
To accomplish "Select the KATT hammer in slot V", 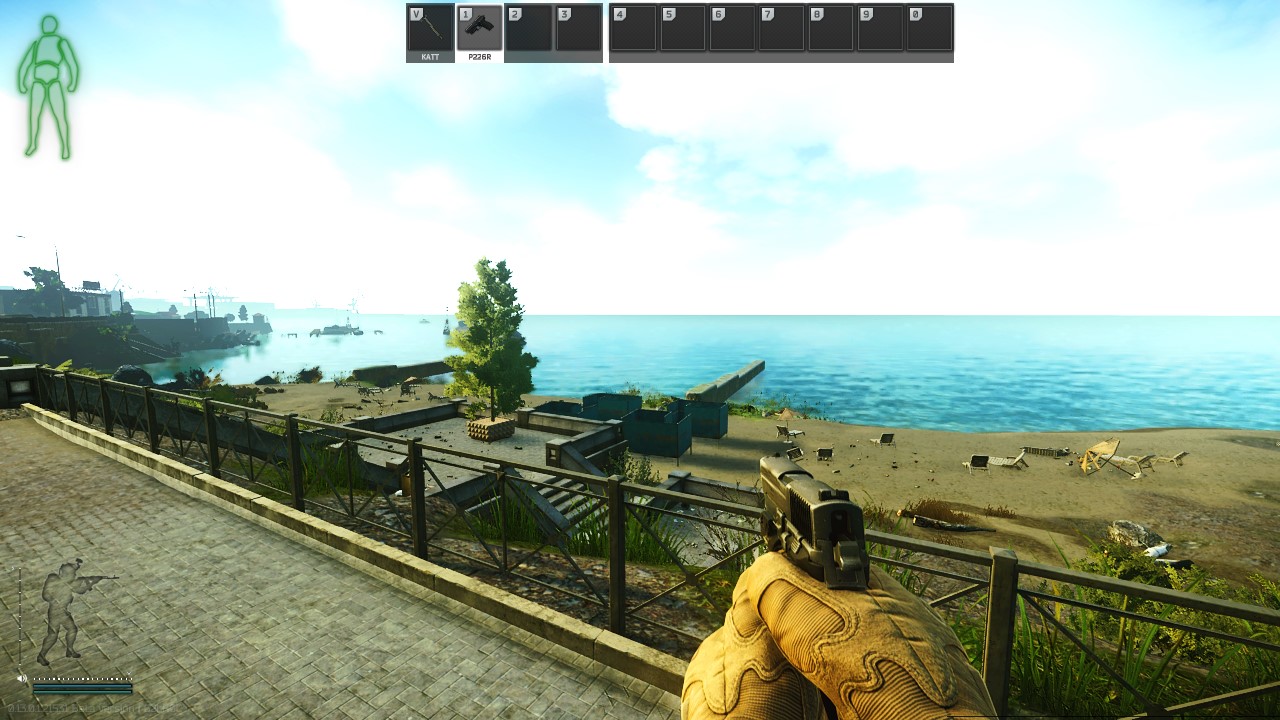I will click(429, 29).
